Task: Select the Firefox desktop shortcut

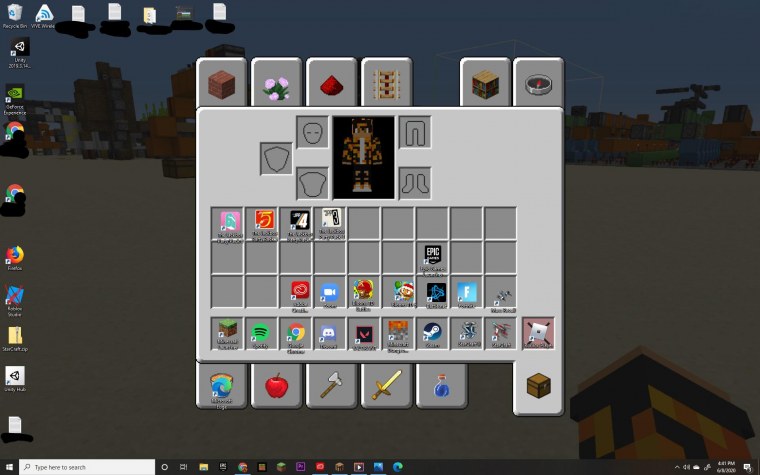Action: click(x=15, y=257)
